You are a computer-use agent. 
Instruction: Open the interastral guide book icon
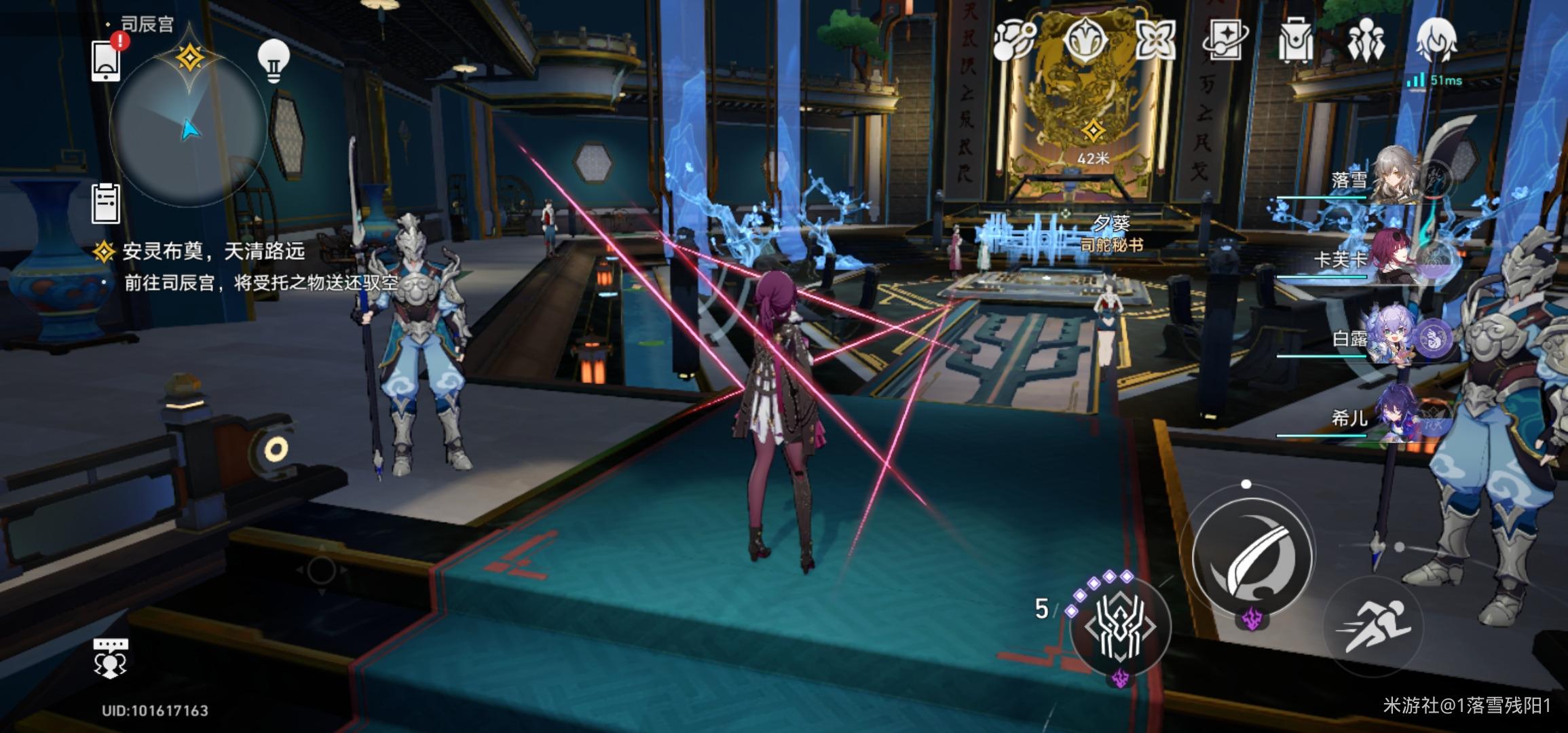(1225, 39)
